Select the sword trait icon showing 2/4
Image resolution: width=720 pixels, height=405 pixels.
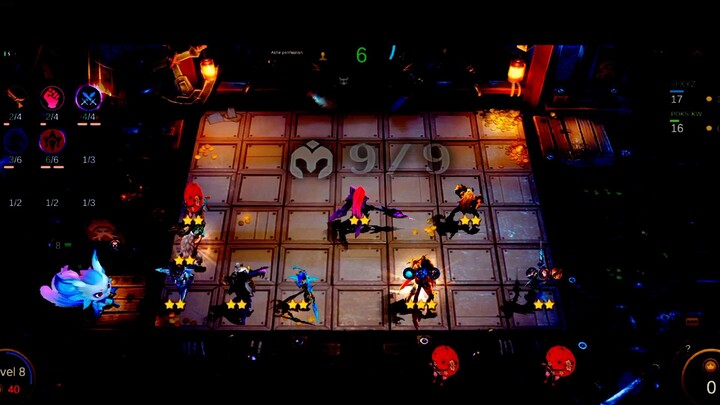coord(15,98)
